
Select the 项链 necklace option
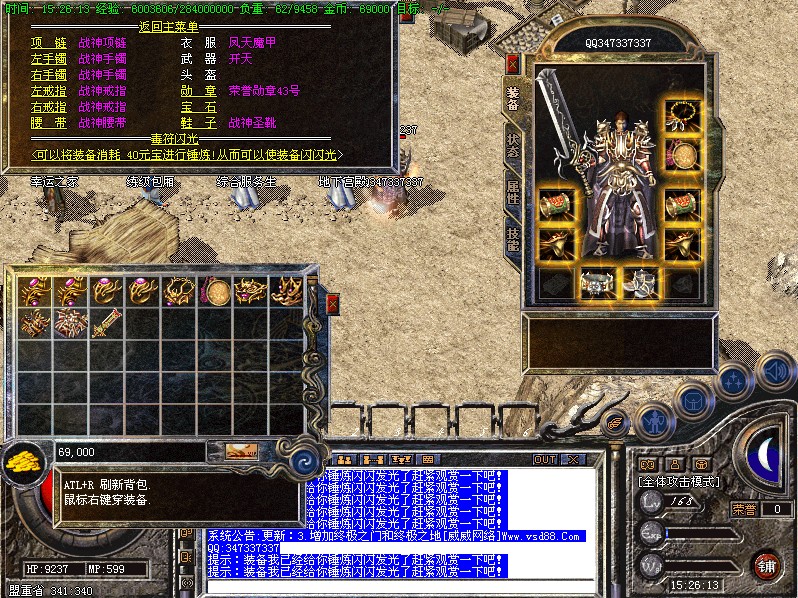47,43
